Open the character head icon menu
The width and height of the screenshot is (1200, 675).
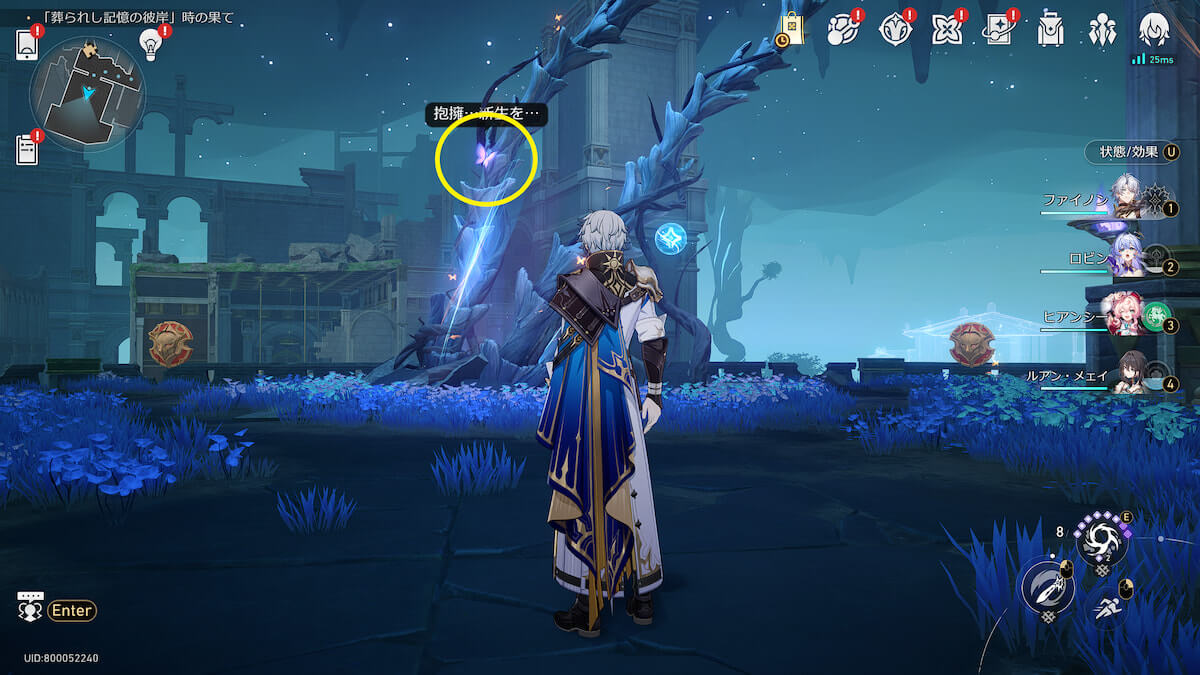[x=1154, y=29]
